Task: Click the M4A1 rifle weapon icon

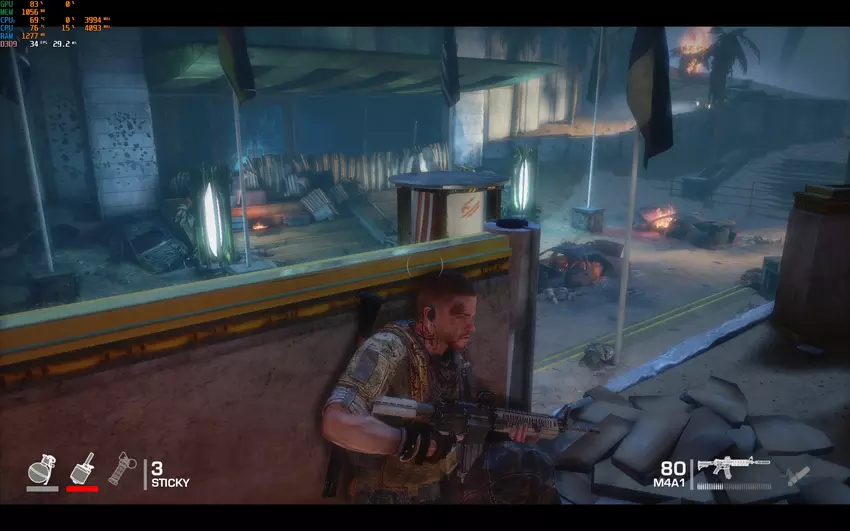Action: click(733, 467)
